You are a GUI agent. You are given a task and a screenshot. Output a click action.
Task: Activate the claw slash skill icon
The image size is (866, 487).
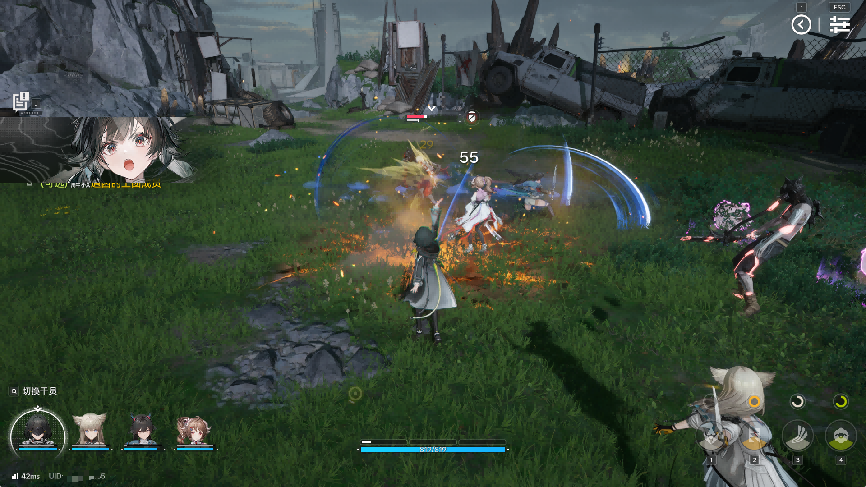[x=797, y=436]
